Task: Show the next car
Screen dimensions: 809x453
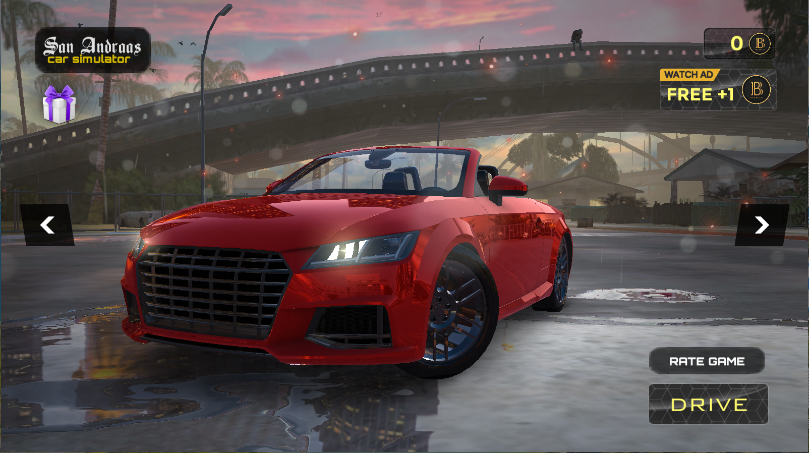Action: pos(761,225)
